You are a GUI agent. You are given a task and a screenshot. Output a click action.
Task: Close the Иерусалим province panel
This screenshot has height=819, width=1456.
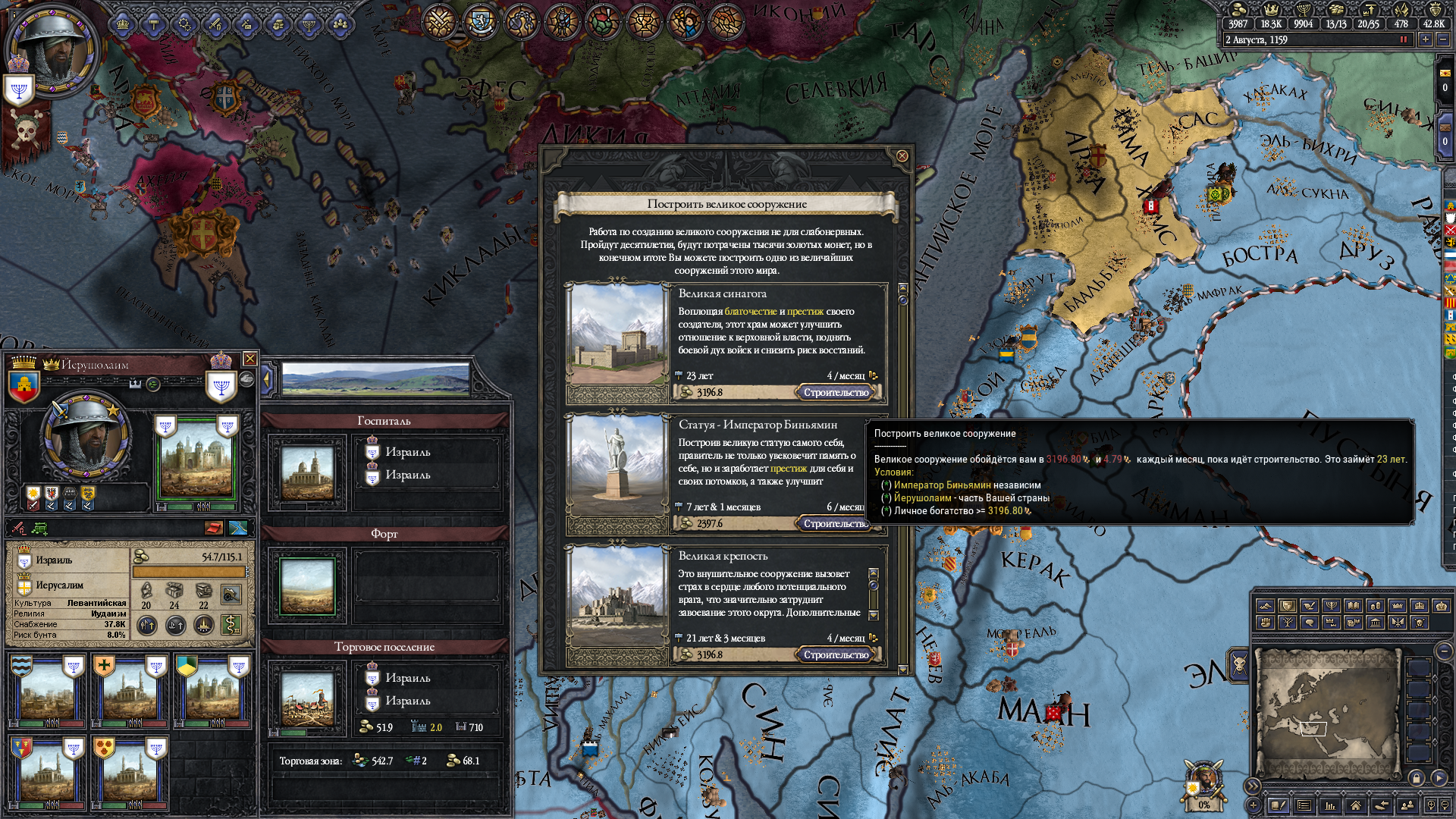click(249, 359)
